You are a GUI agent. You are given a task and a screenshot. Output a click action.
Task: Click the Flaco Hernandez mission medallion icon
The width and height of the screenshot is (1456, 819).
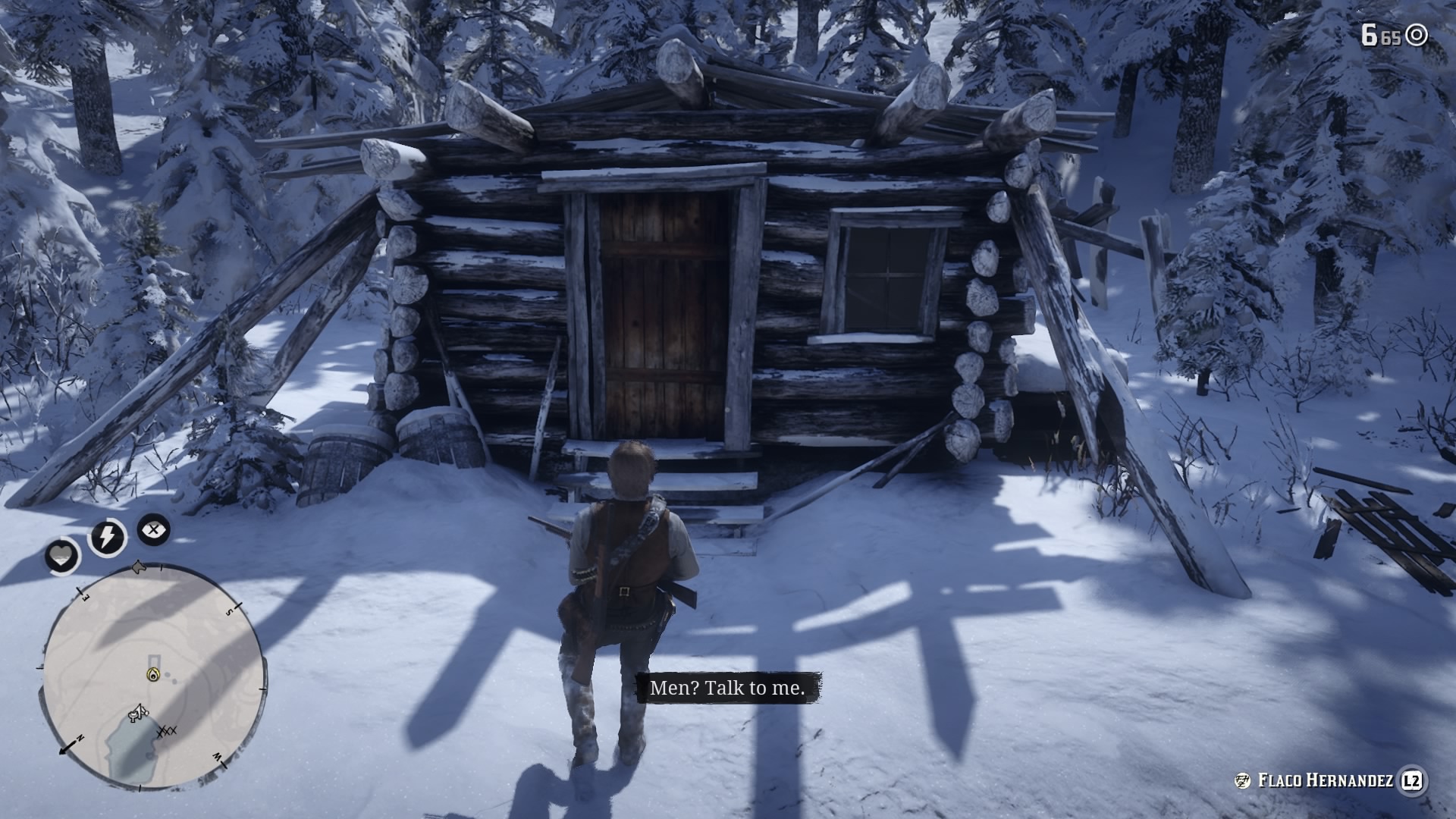(x=1242, y=780)
